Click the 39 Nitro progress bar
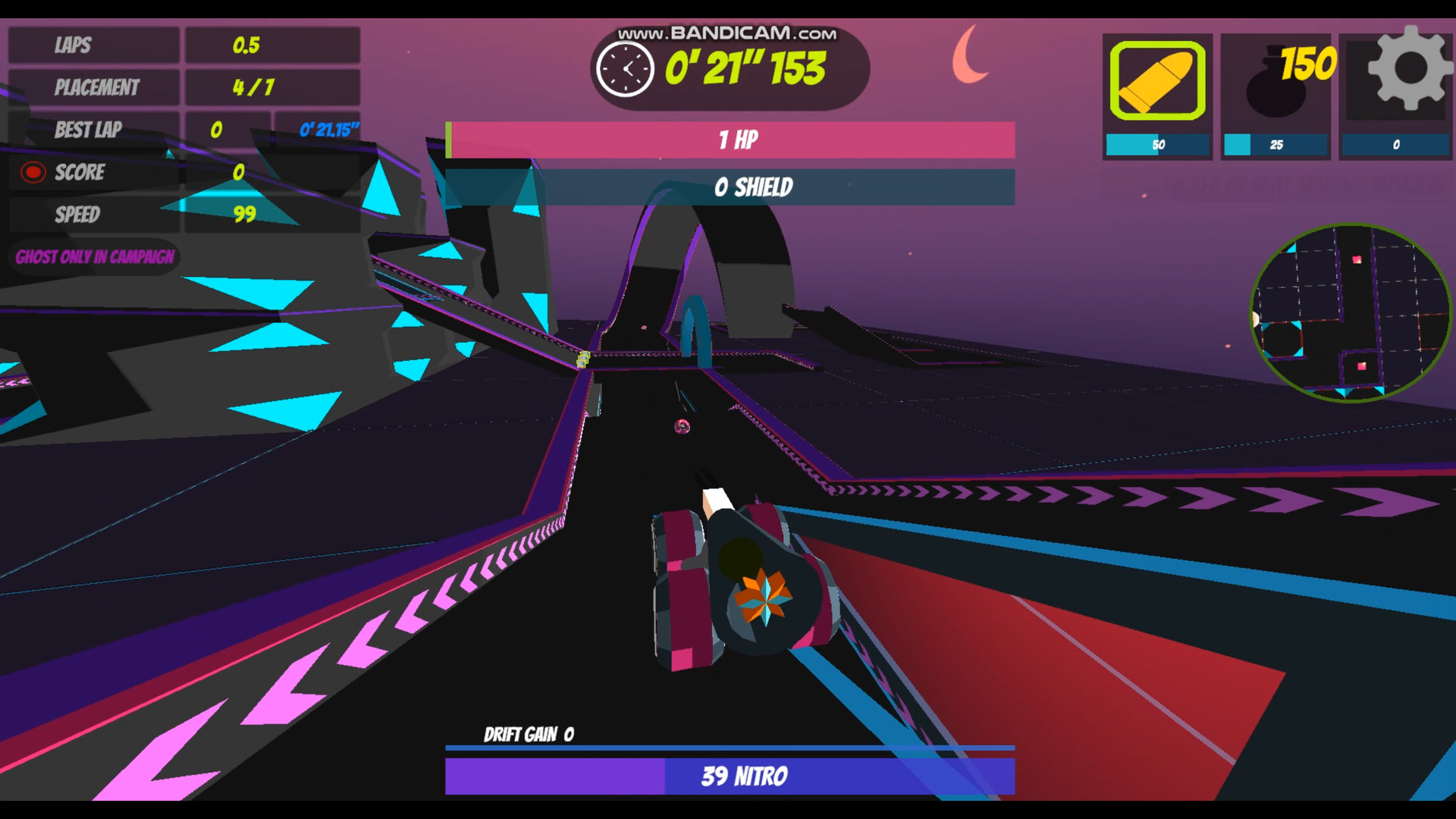Screen dimensions: 1456x819 tap(730, 776)
